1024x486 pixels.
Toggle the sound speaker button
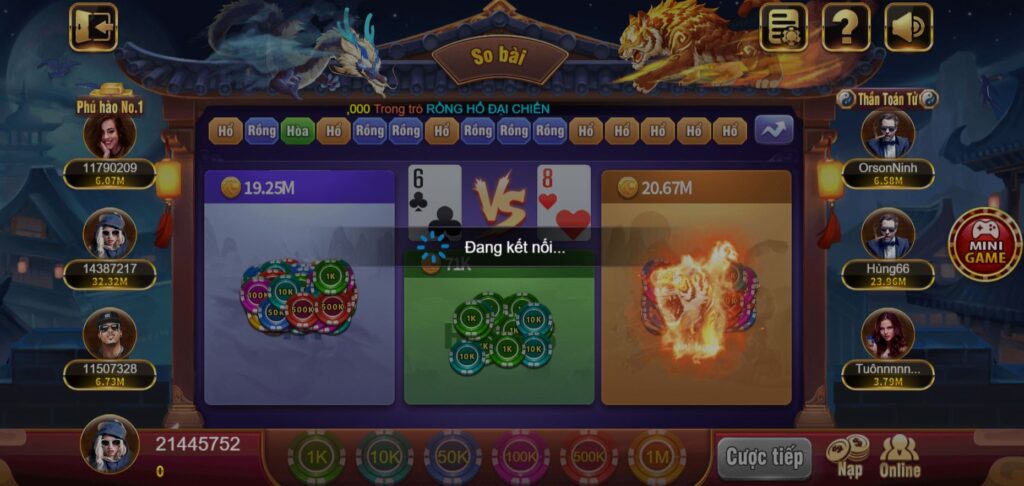click(908, 27)
